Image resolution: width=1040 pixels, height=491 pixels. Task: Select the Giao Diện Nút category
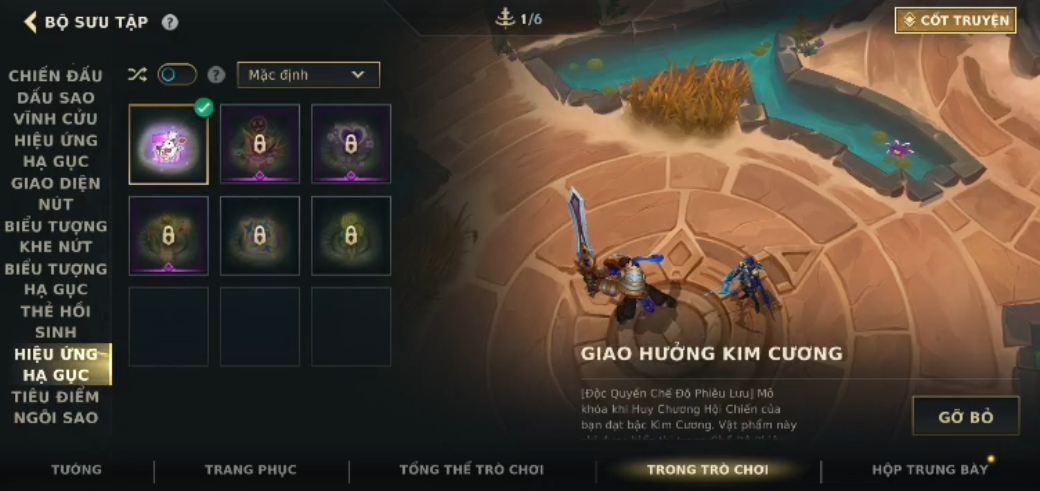pos(56,194)
